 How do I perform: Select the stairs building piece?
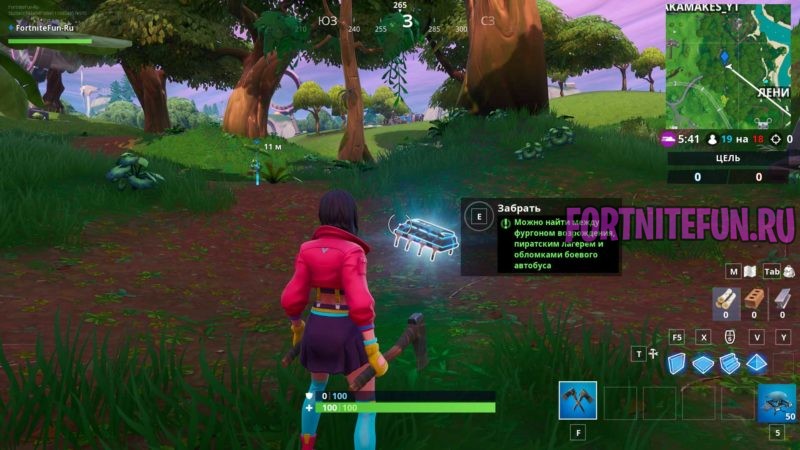(730, 363)
